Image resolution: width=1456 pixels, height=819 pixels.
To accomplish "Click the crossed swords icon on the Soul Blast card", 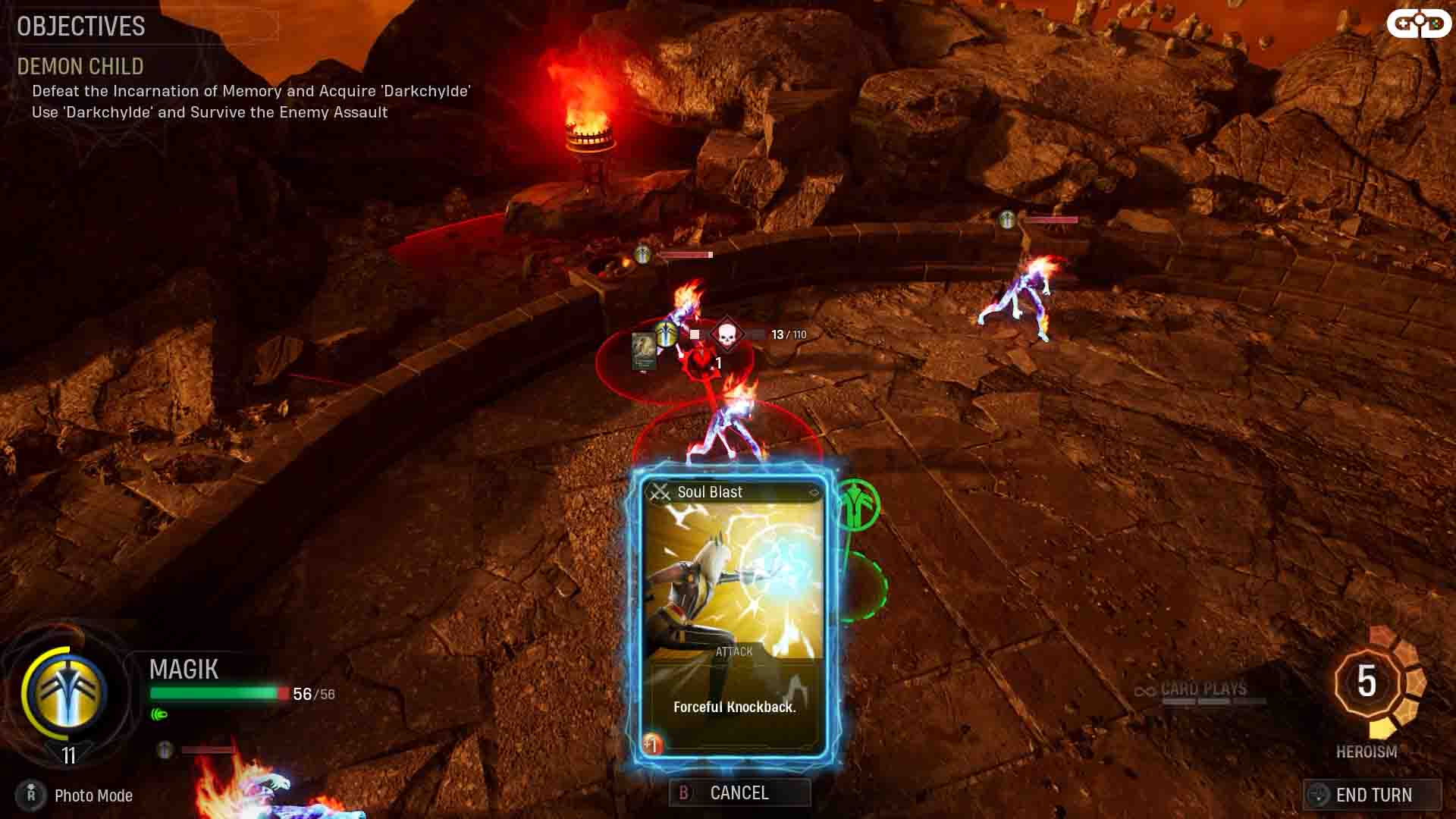I will [x=660, y=491].
